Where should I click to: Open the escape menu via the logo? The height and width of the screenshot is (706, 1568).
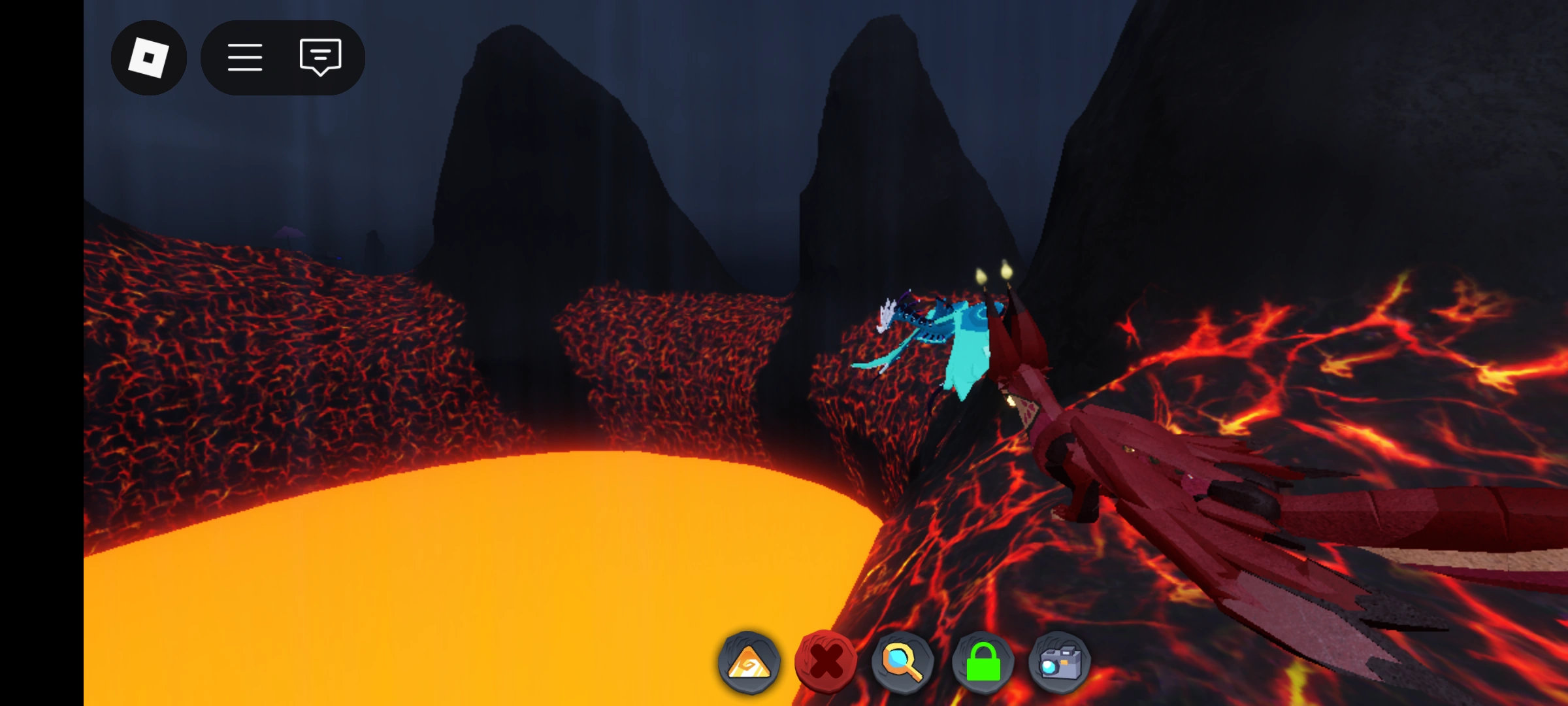149,58
